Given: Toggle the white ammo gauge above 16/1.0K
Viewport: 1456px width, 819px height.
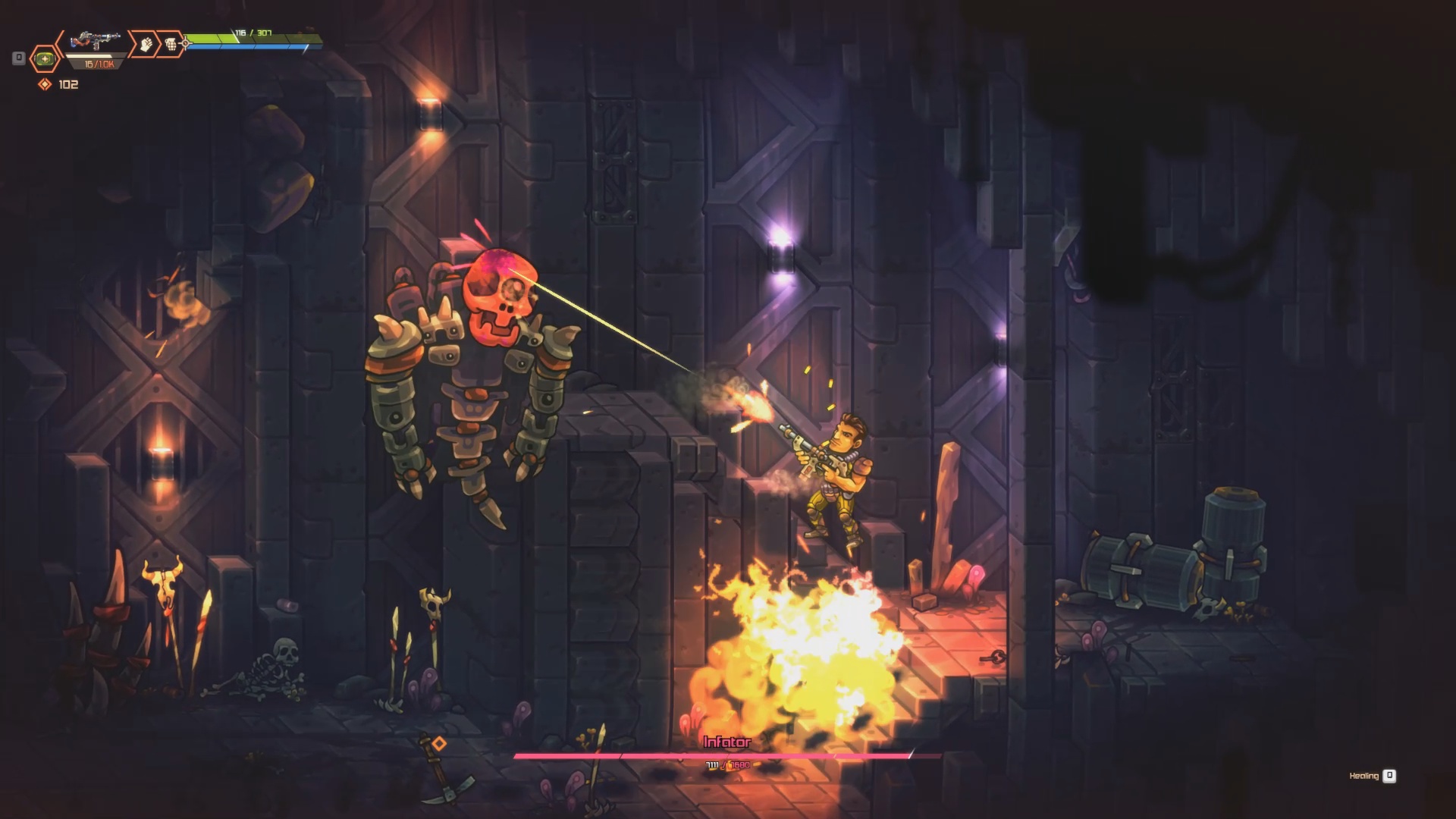Looking at the screenshot, I should (x=93, y=57).
